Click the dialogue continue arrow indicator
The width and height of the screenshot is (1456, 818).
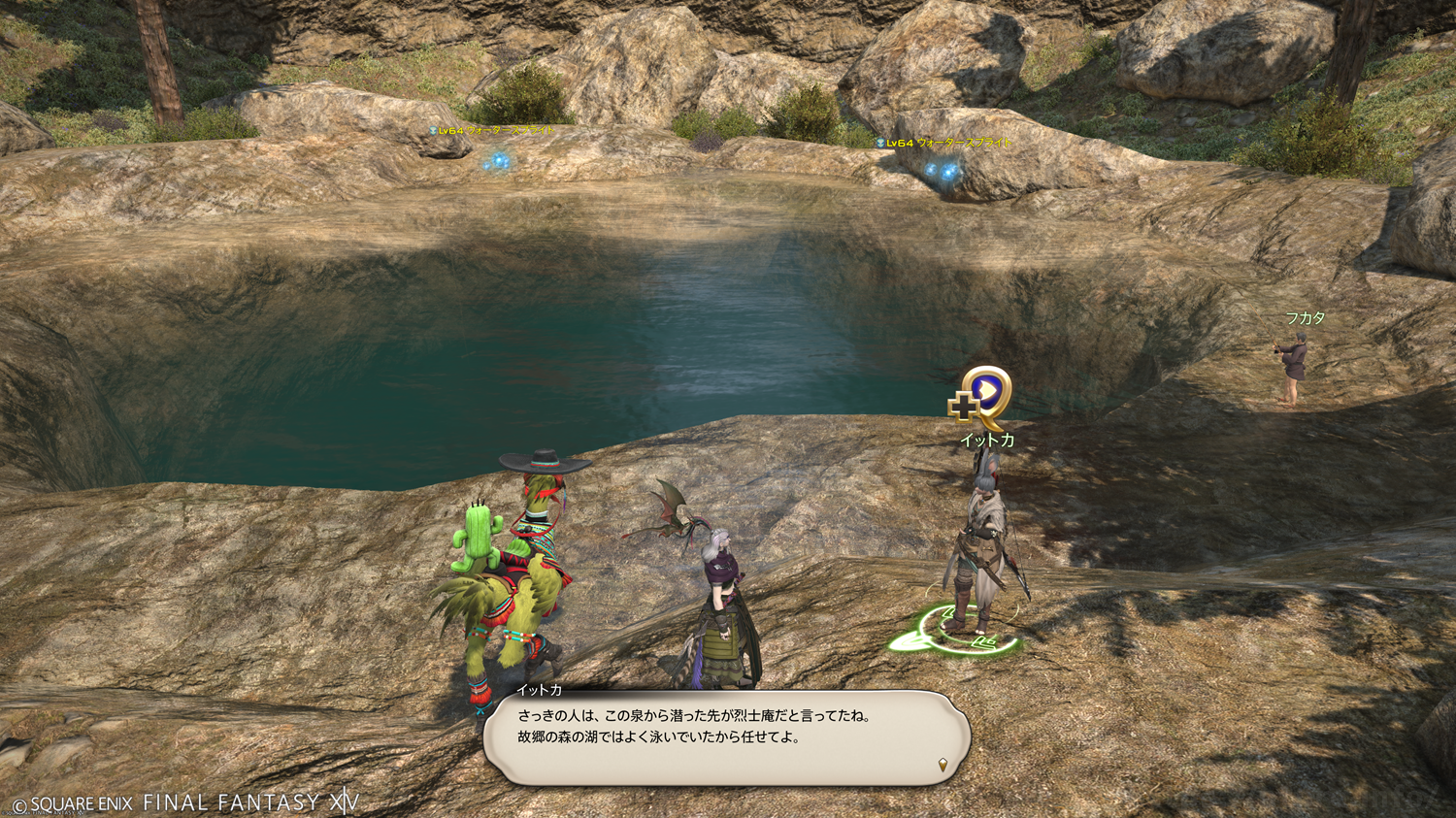(x=943, y=766)
